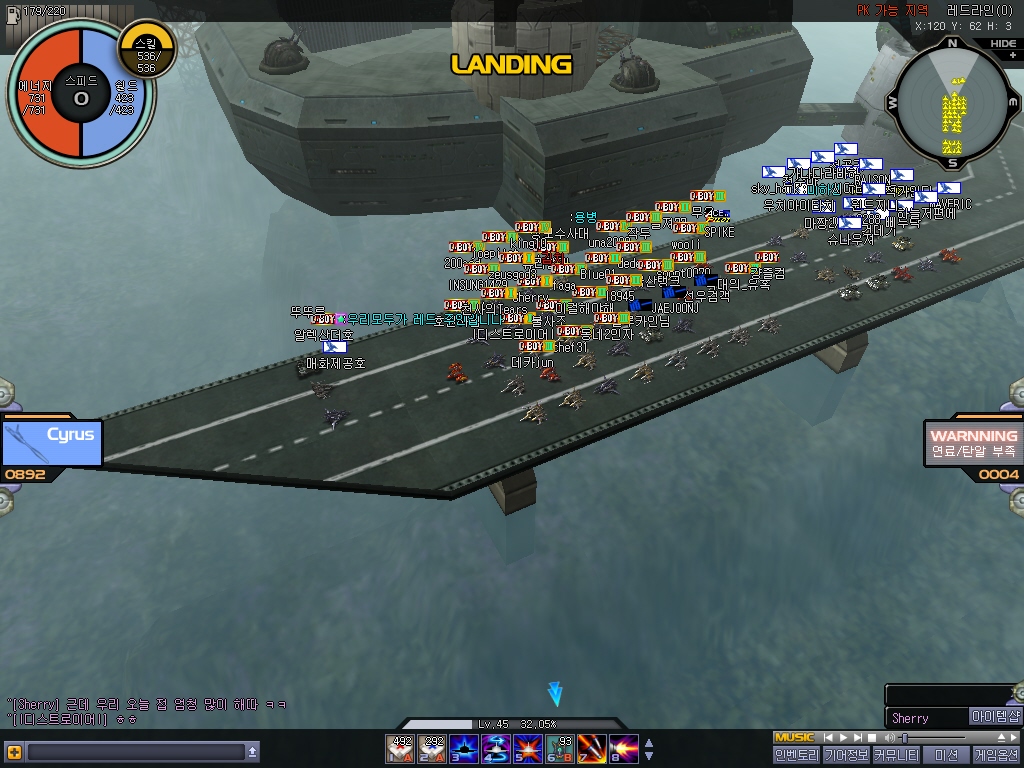
Task: Open the 아이템샵 (Item Shop)
Action: [995, 717]
